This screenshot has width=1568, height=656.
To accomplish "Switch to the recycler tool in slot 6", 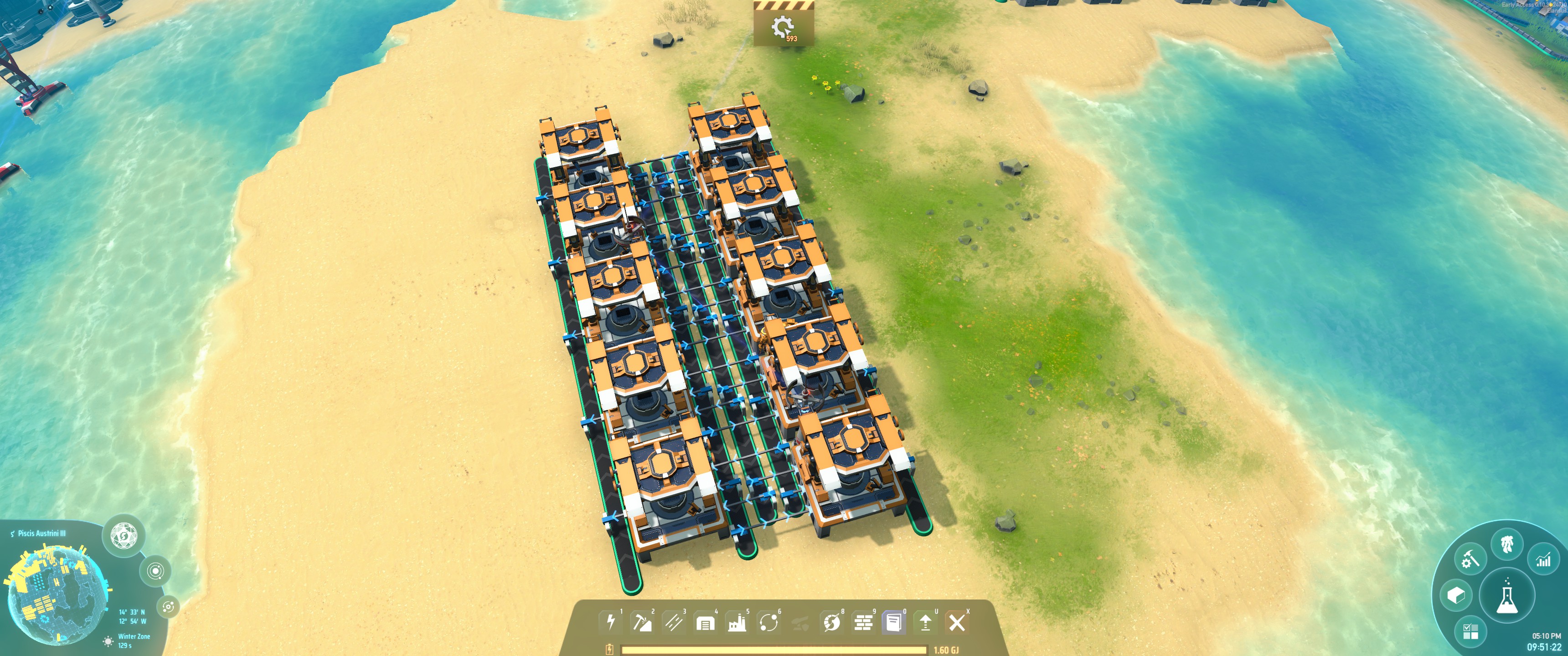I will (769, 624).
